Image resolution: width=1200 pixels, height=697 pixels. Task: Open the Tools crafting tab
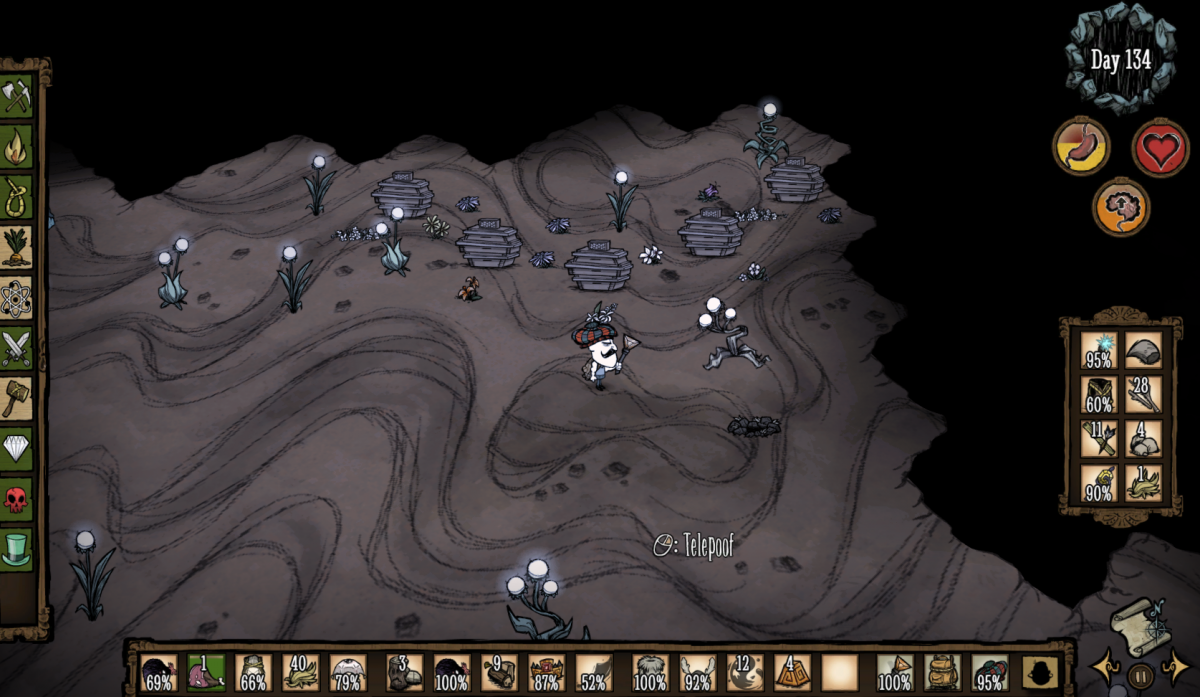click(17, 97)
